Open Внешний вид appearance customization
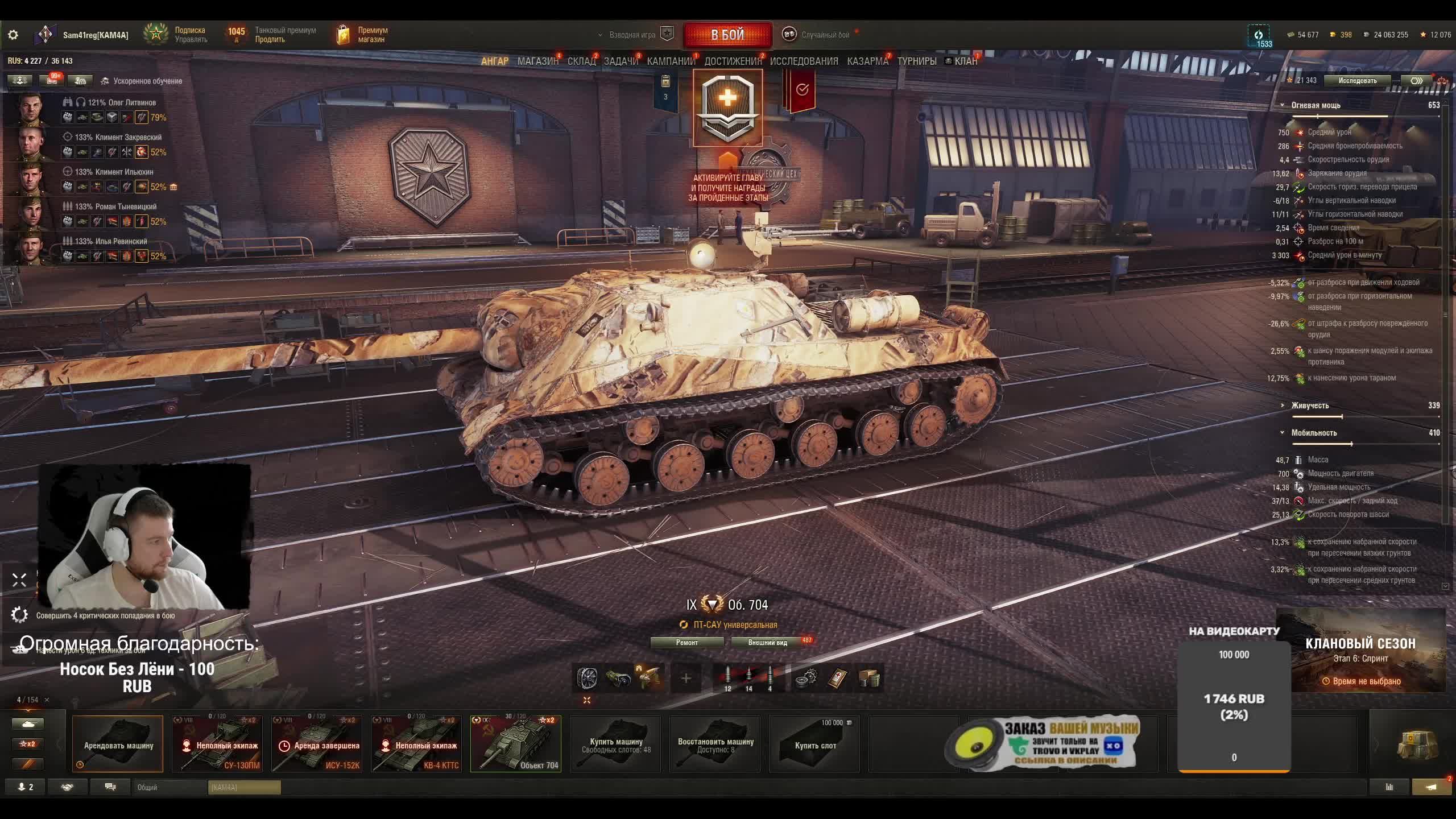This screenshot has height=819, width=1456. (x=767, y=643)
